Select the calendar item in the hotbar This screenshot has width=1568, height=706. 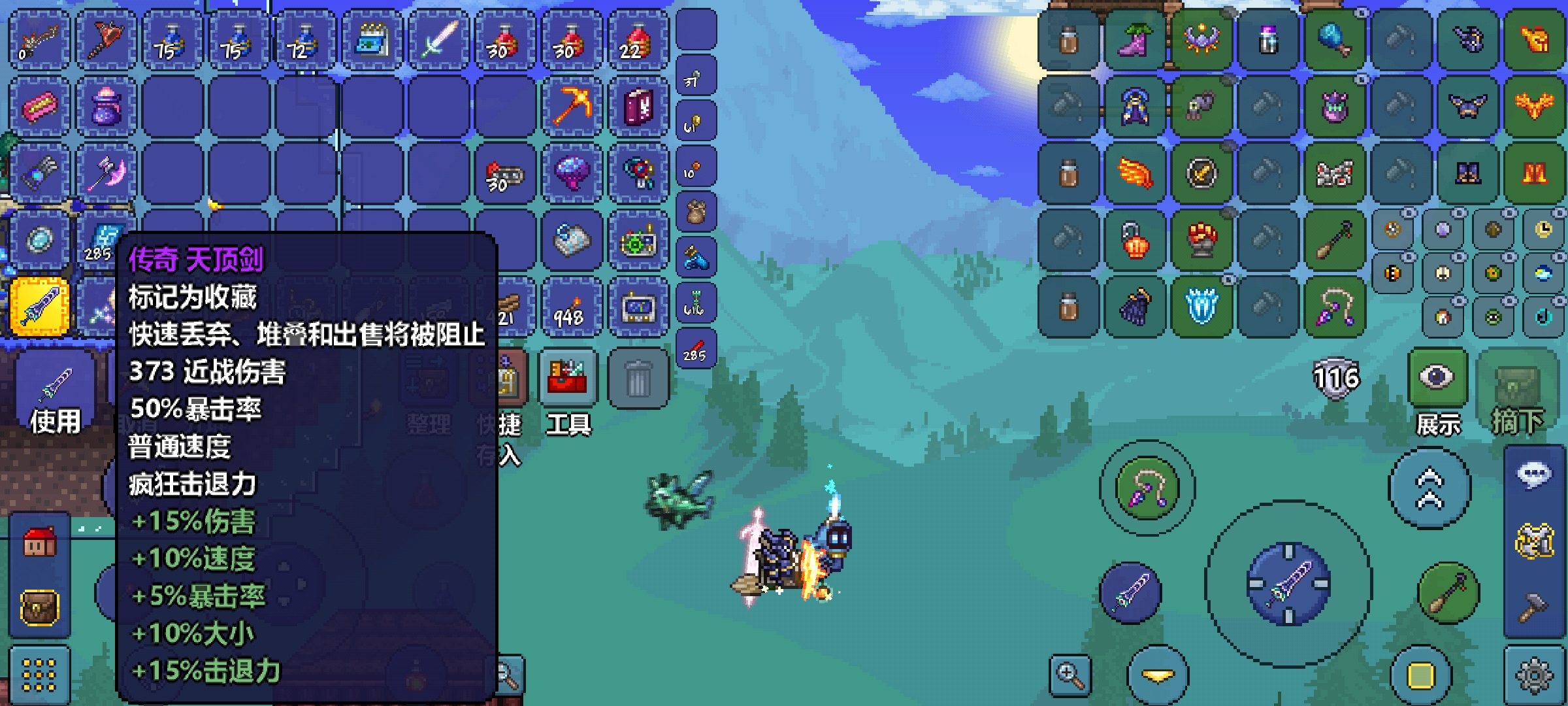click(x=372, y=39)
